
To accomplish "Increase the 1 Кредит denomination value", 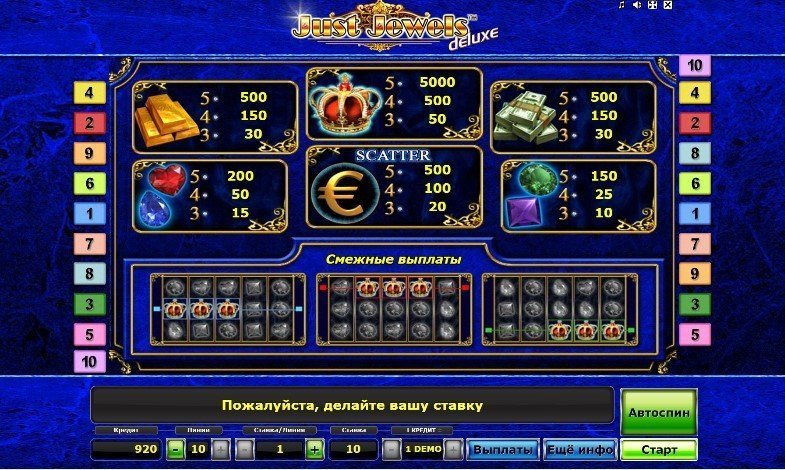I will [453, 450].
